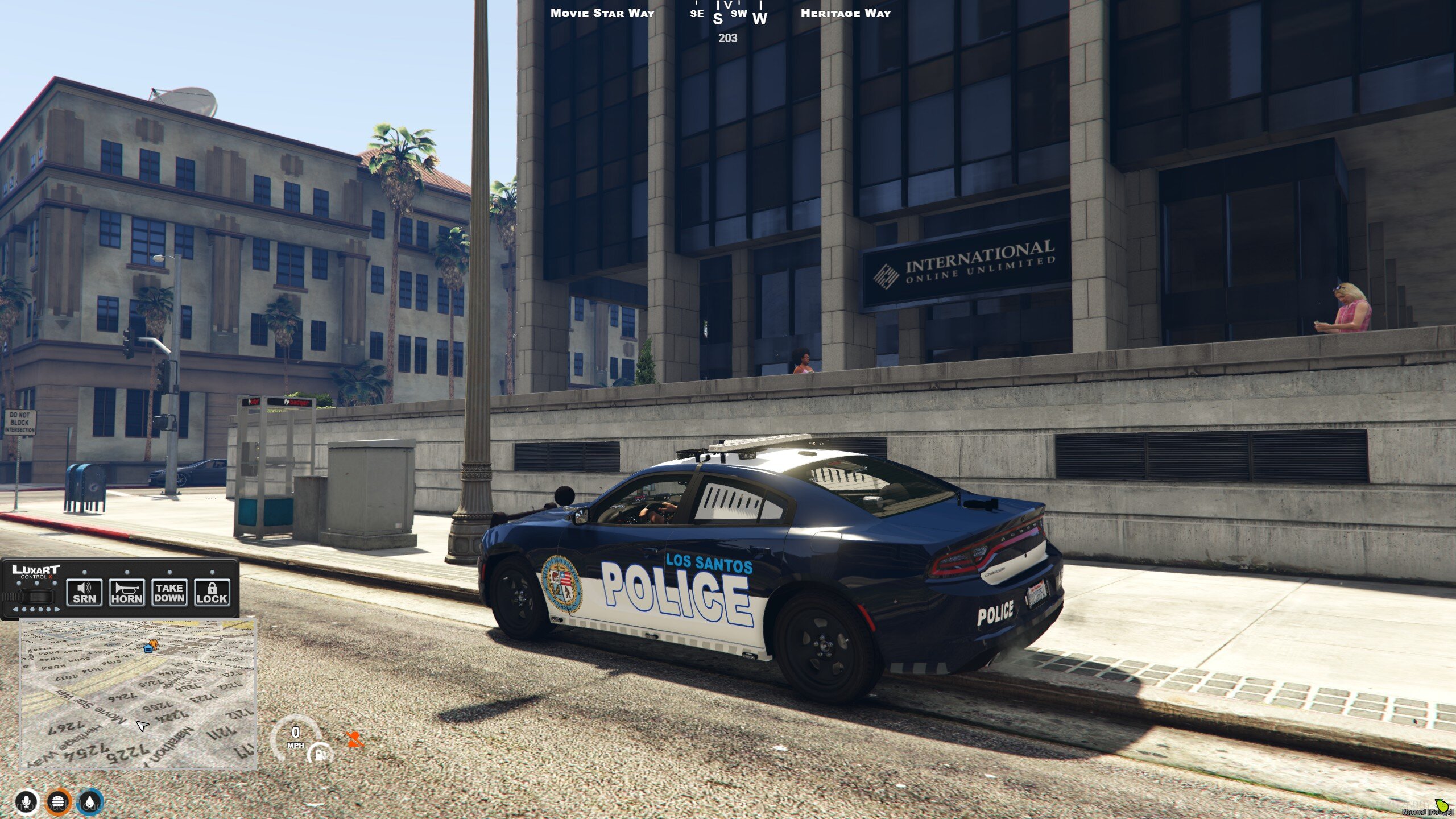This screenshot has height=819, width=1456.
Task: Check the burger hunger status icon
Action: pyautogui.click(x=58, y=803)
